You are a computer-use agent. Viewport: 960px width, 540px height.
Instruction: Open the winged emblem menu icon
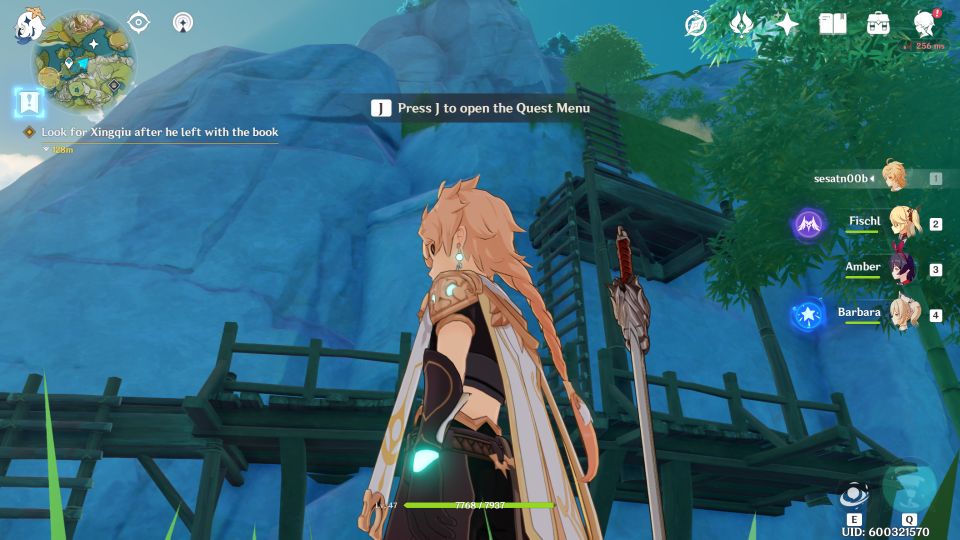(x=741, y=24)
